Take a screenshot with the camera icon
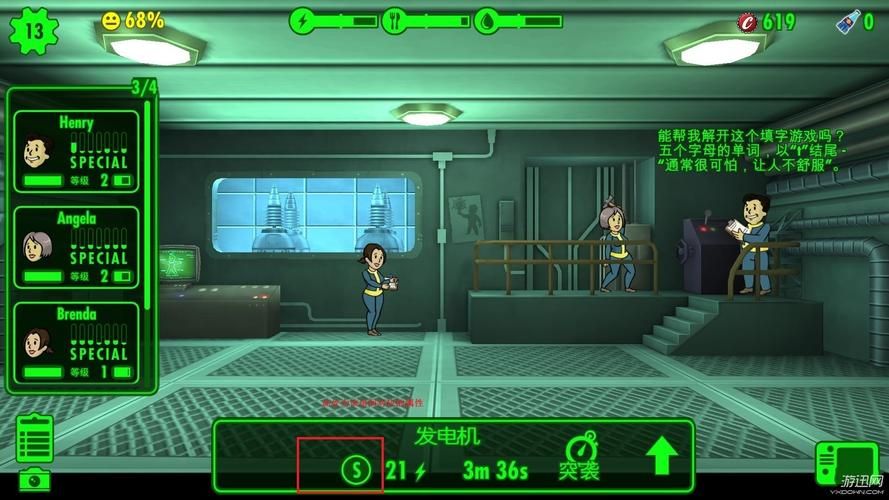This screenshot has height=500, width=889. pyautogui.click(x=33, y=481)
